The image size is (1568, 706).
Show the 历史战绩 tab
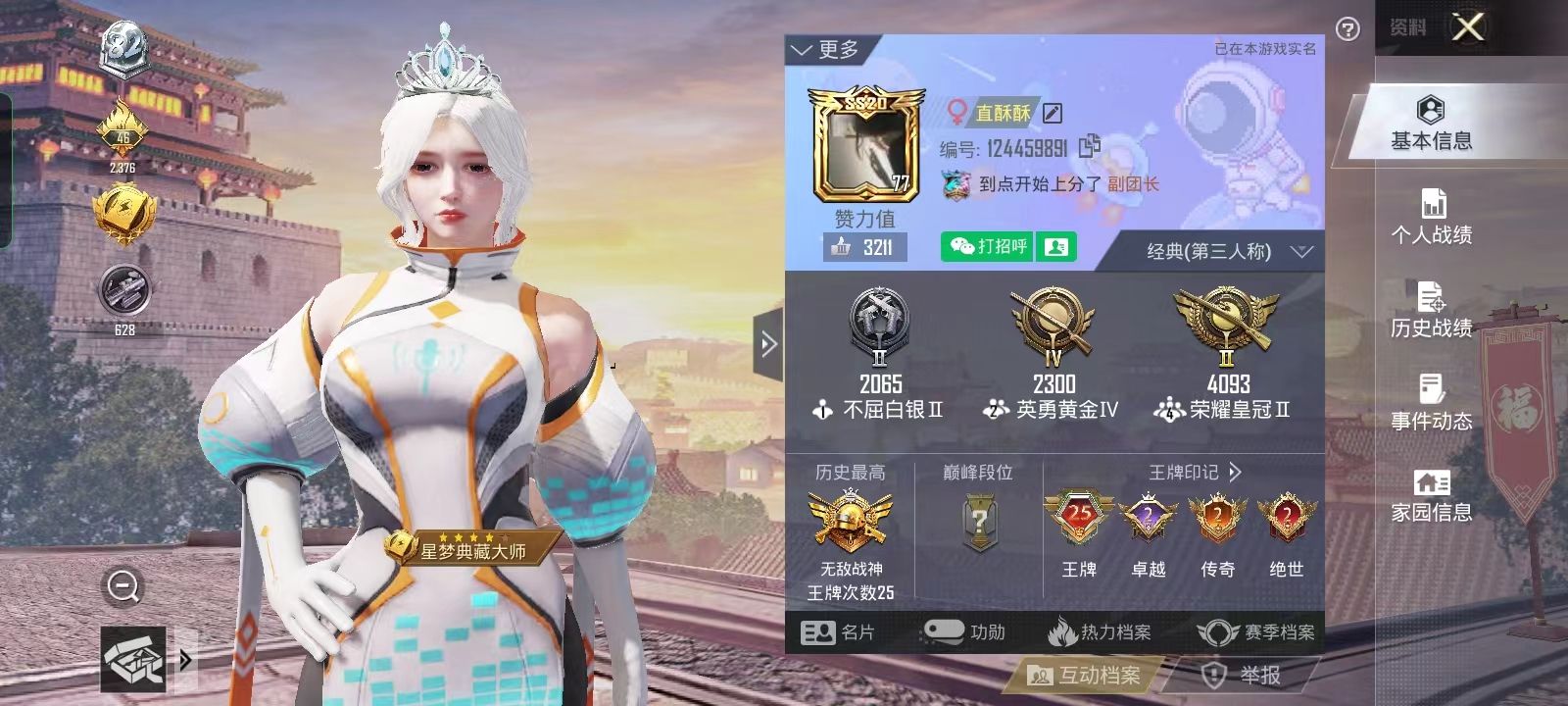click(1431, 311)
